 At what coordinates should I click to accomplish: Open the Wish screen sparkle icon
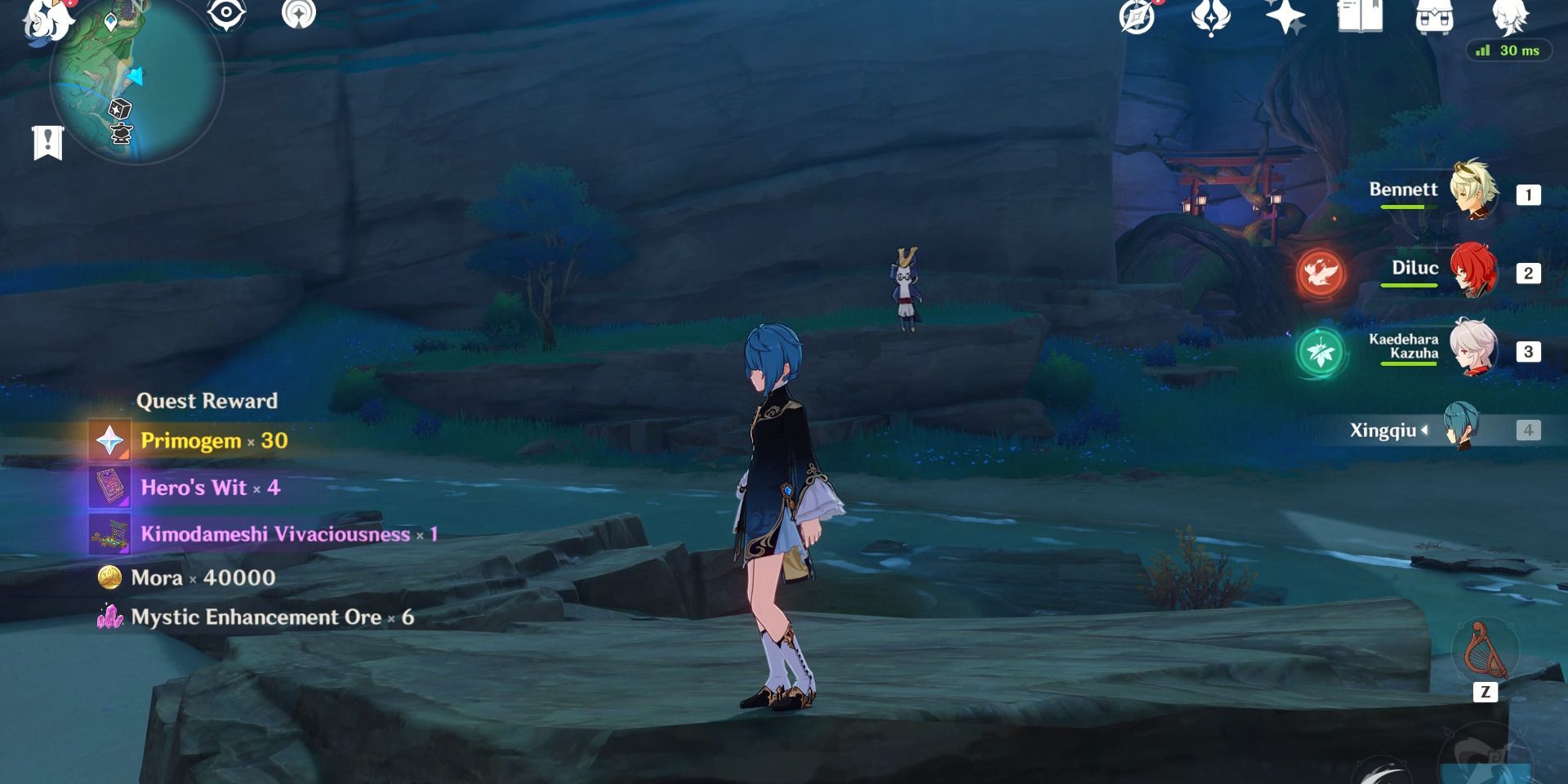click(1285, 18)
